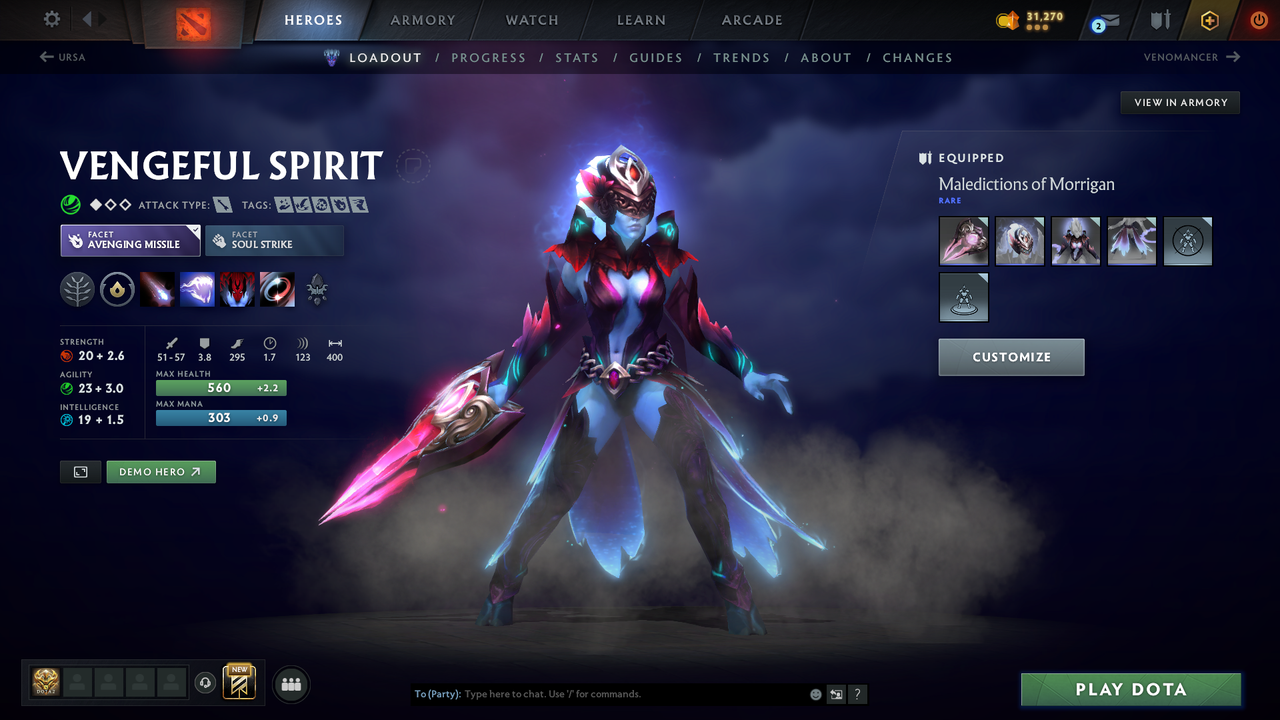This screenshot has height=720, width=1280.
Task: Open the party members group icon
Action: point(289,683)
